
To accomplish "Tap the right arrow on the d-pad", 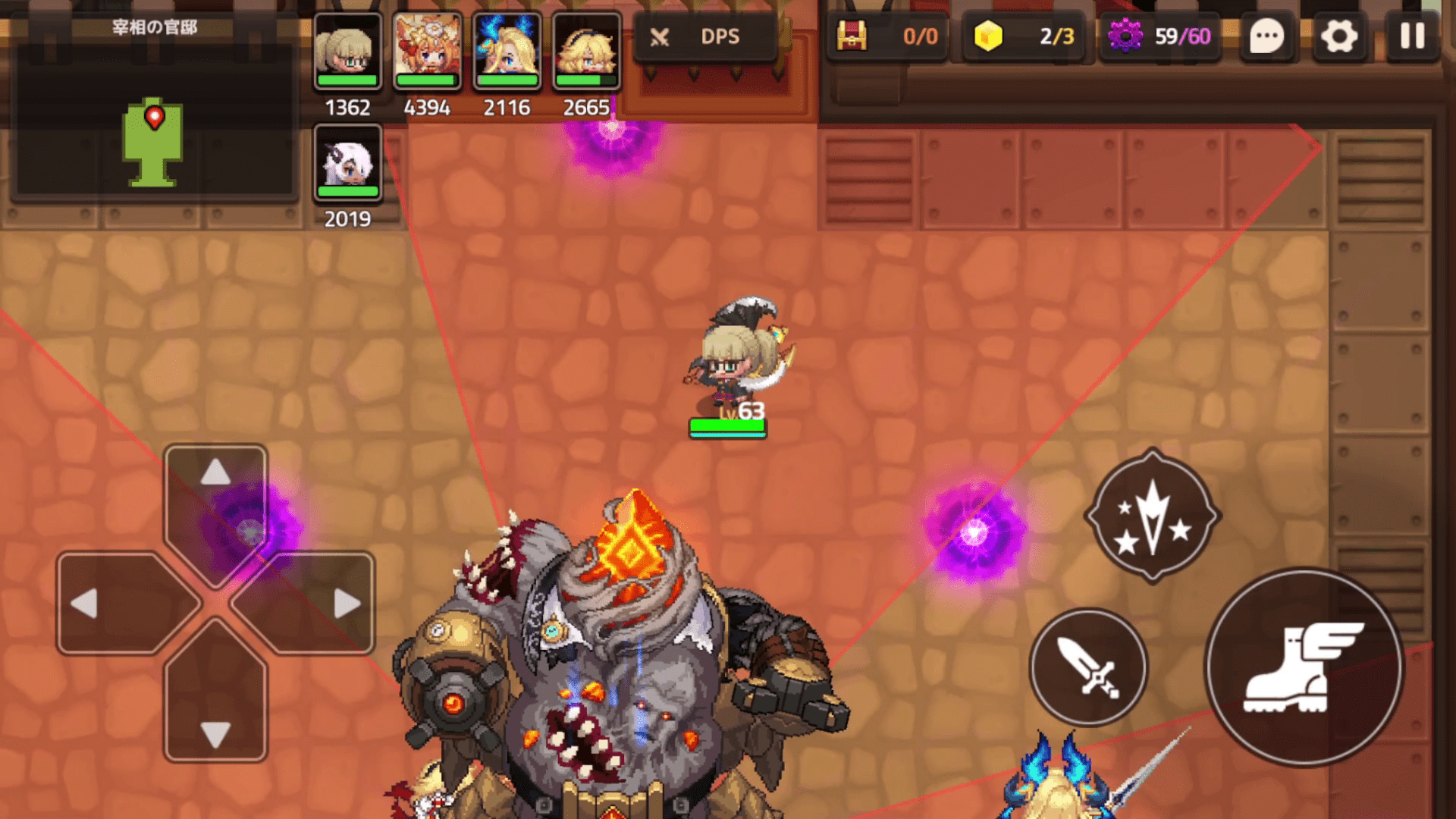I will pos(347,604).
